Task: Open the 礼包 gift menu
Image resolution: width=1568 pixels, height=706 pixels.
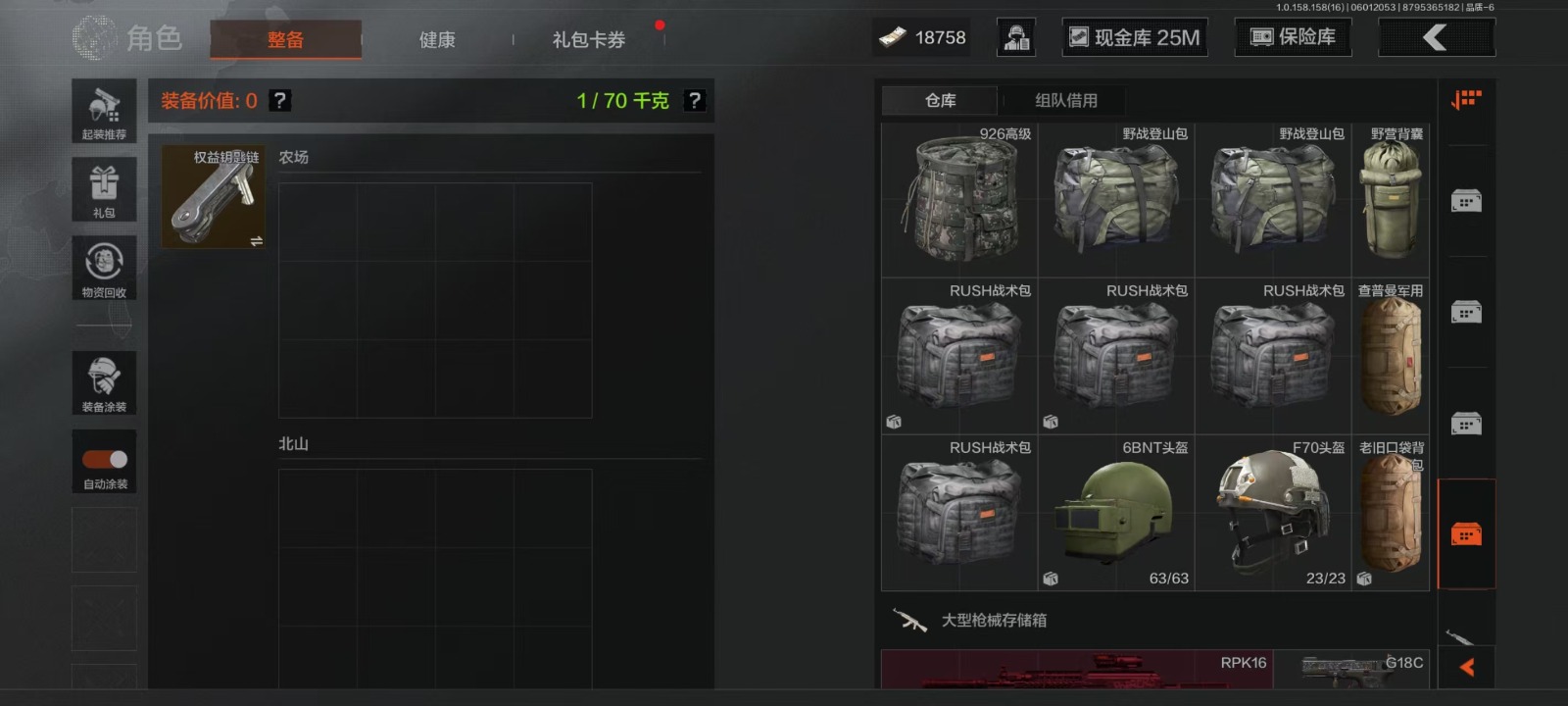Action: (104, 189)
